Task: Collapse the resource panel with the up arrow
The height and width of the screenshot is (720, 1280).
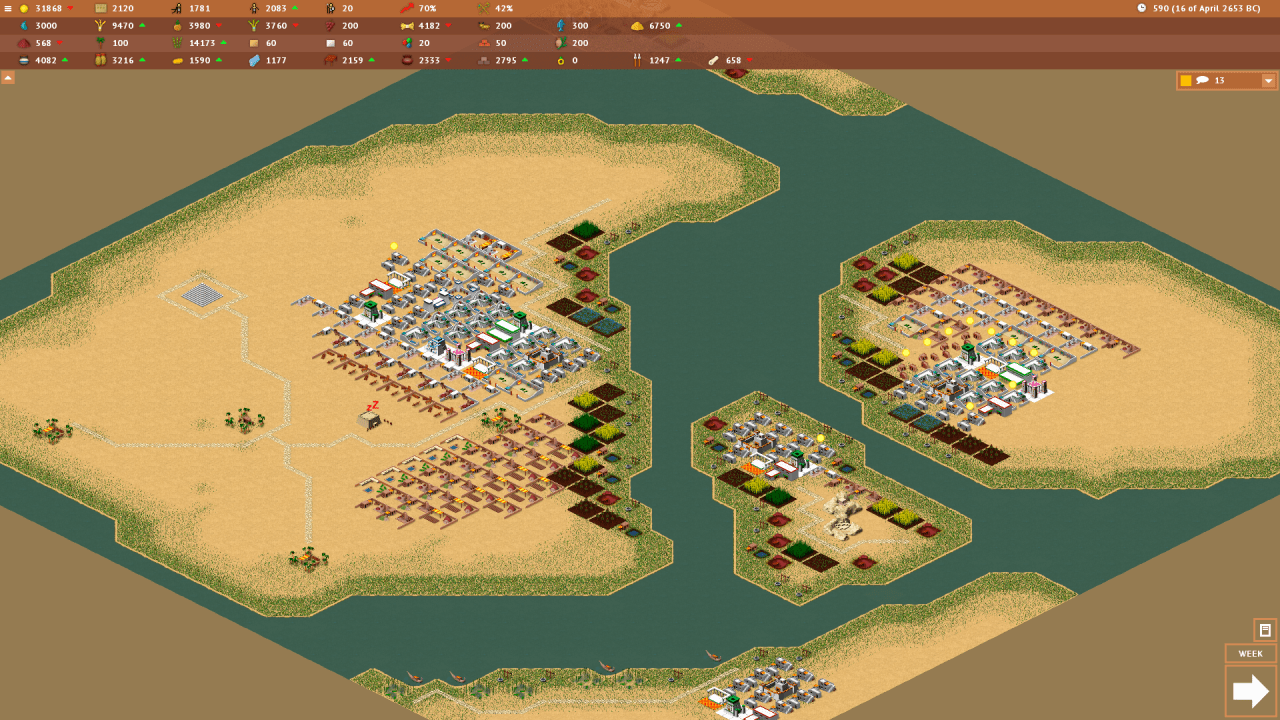Action: (8, 77)
